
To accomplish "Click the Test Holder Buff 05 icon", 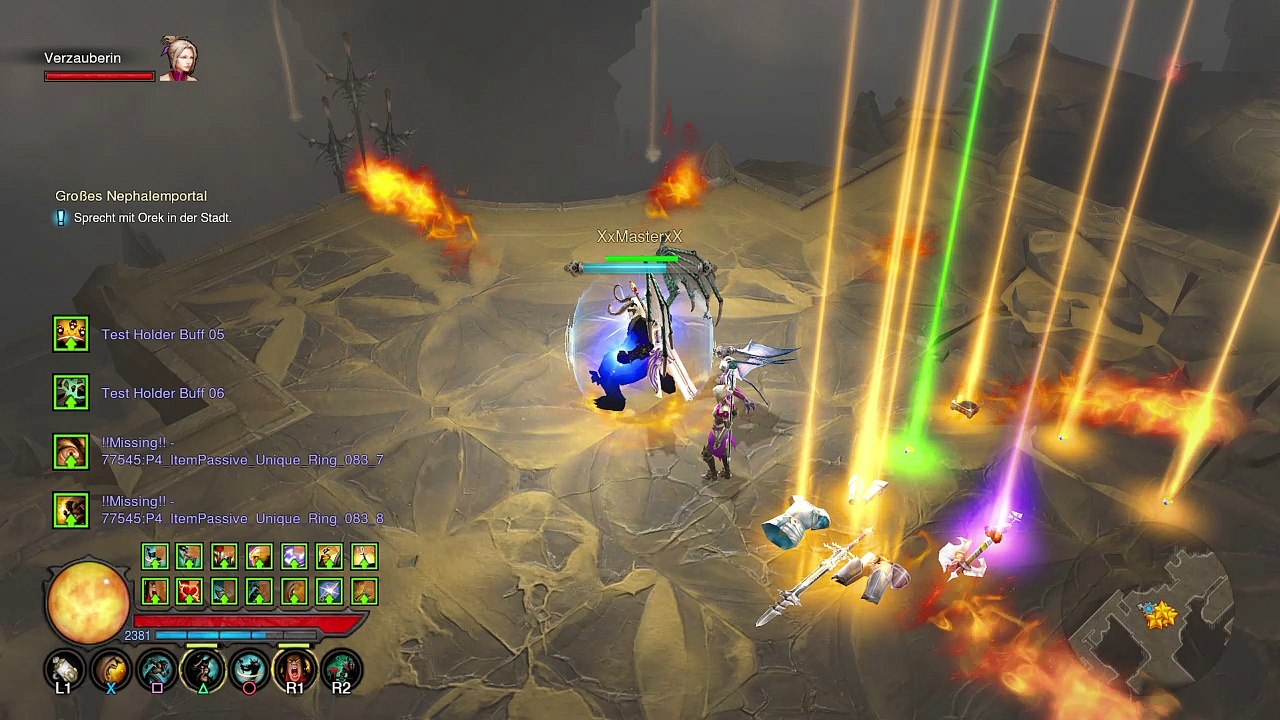I will tap(71, 334).
